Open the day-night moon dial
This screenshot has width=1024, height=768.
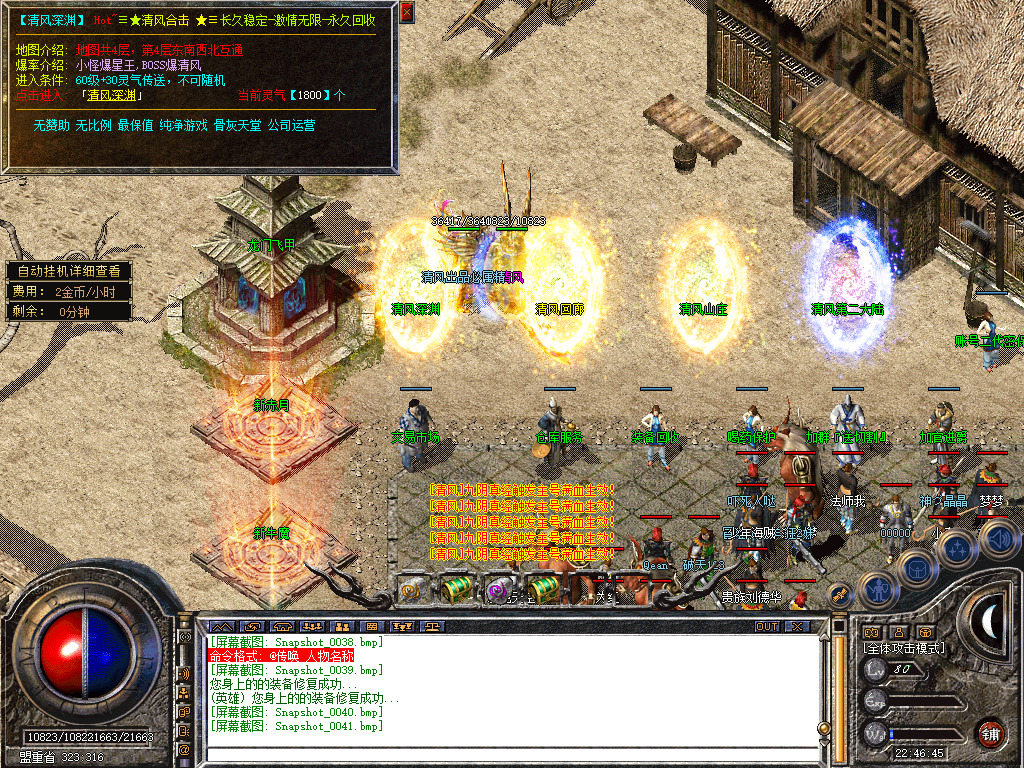990,622
